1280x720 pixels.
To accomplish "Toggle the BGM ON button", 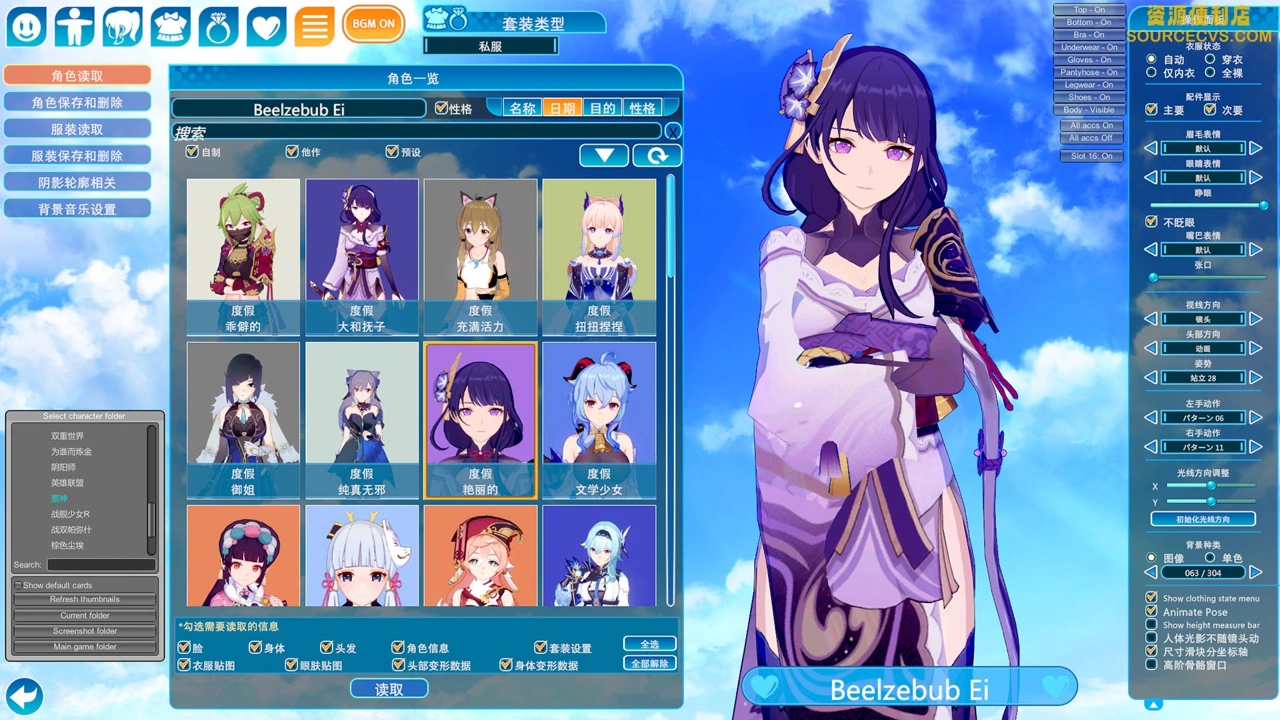I will coord(373,24).
